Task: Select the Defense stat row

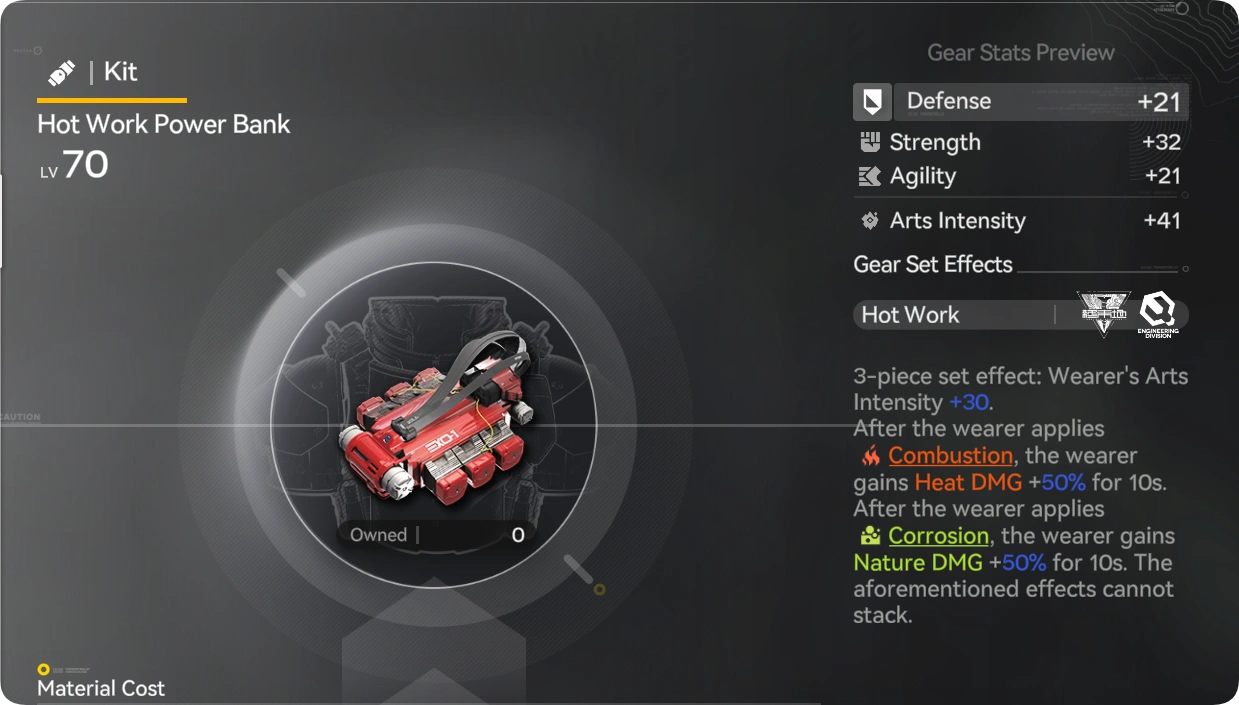Action: (1020, 102)
